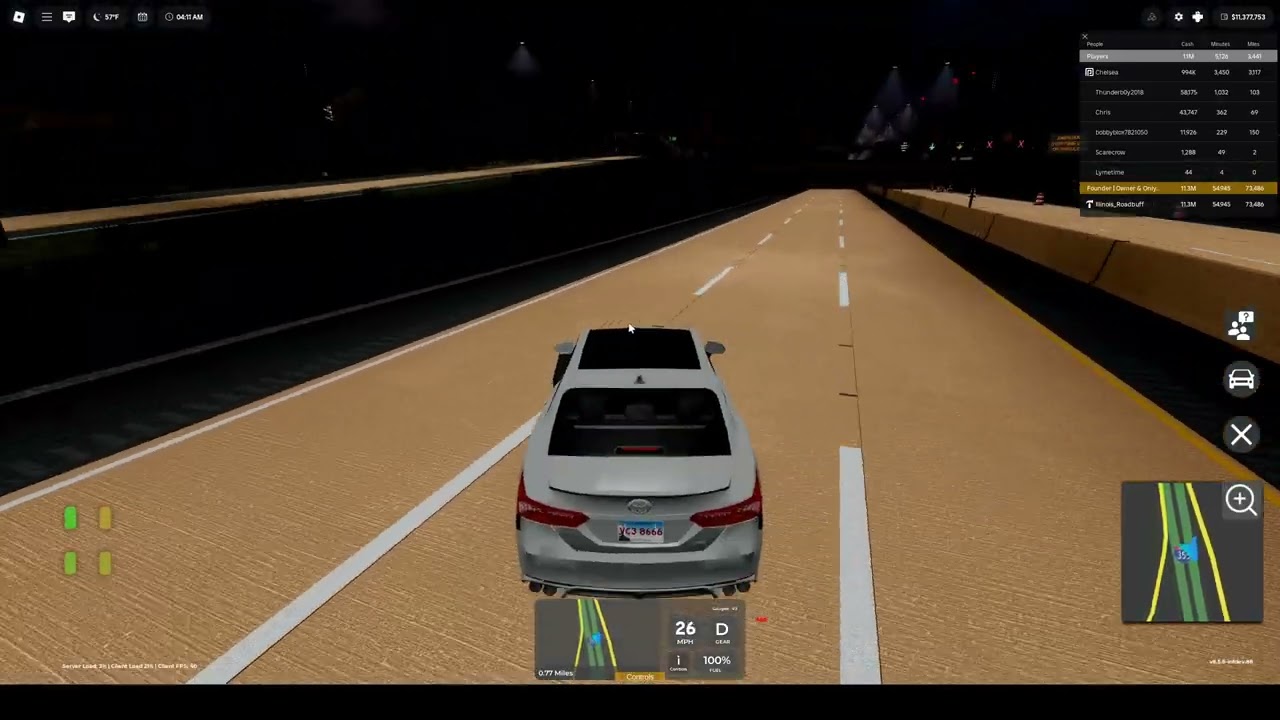Screen dimensions: 1280x720
Task: Click the small controls info button beside fuel
Action: tap(678, 661)
